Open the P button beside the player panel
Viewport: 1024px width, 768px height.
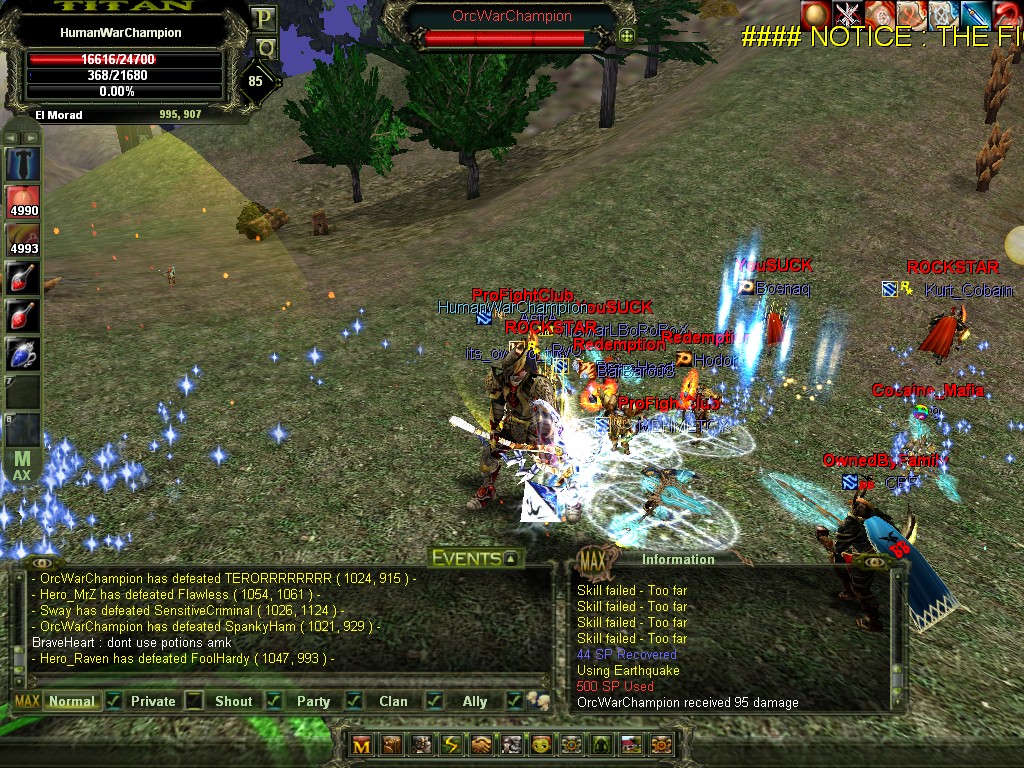[x=264, y=18]
